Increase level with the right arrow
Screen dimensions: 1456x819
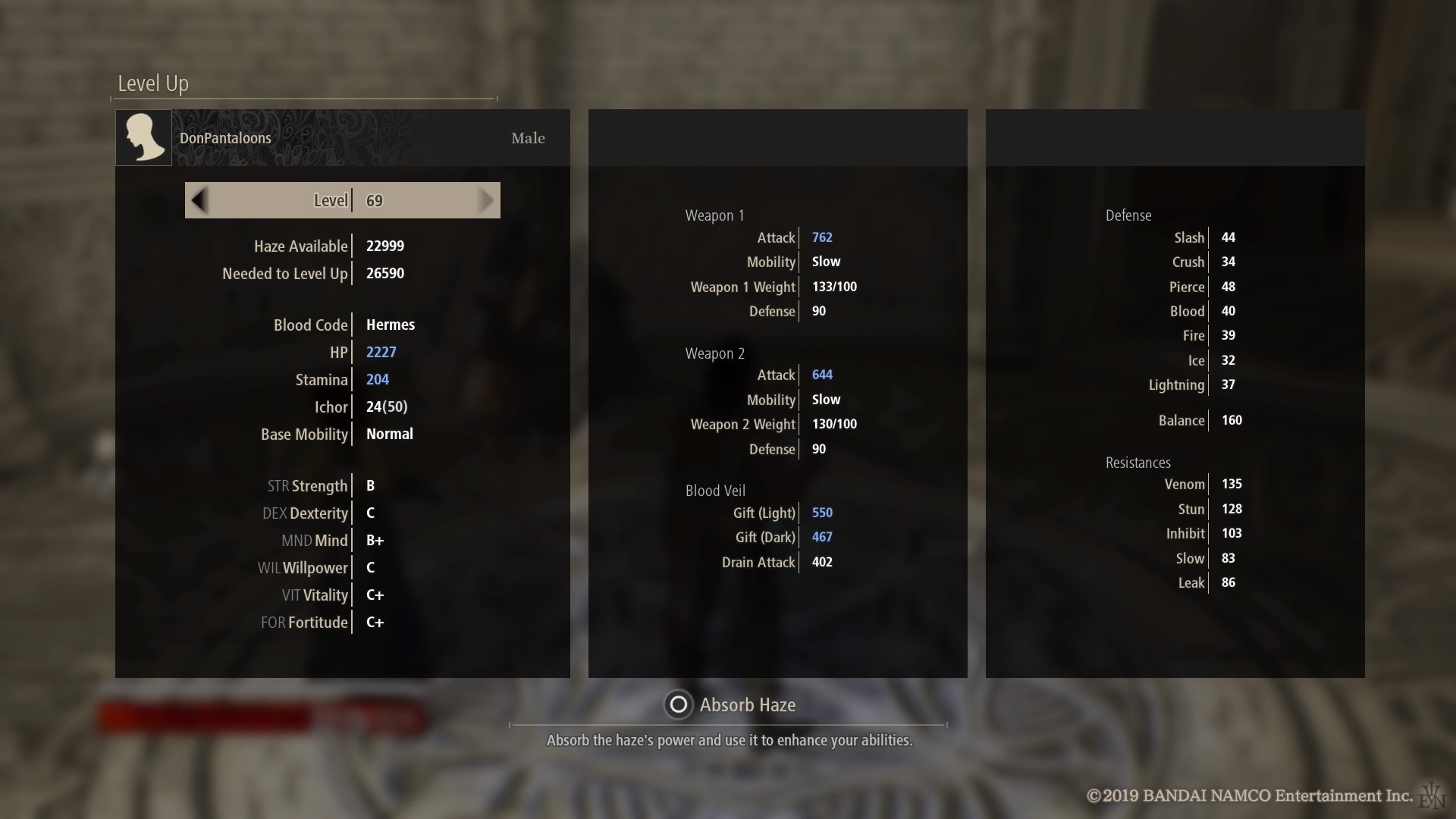click(x=486, y=200)
